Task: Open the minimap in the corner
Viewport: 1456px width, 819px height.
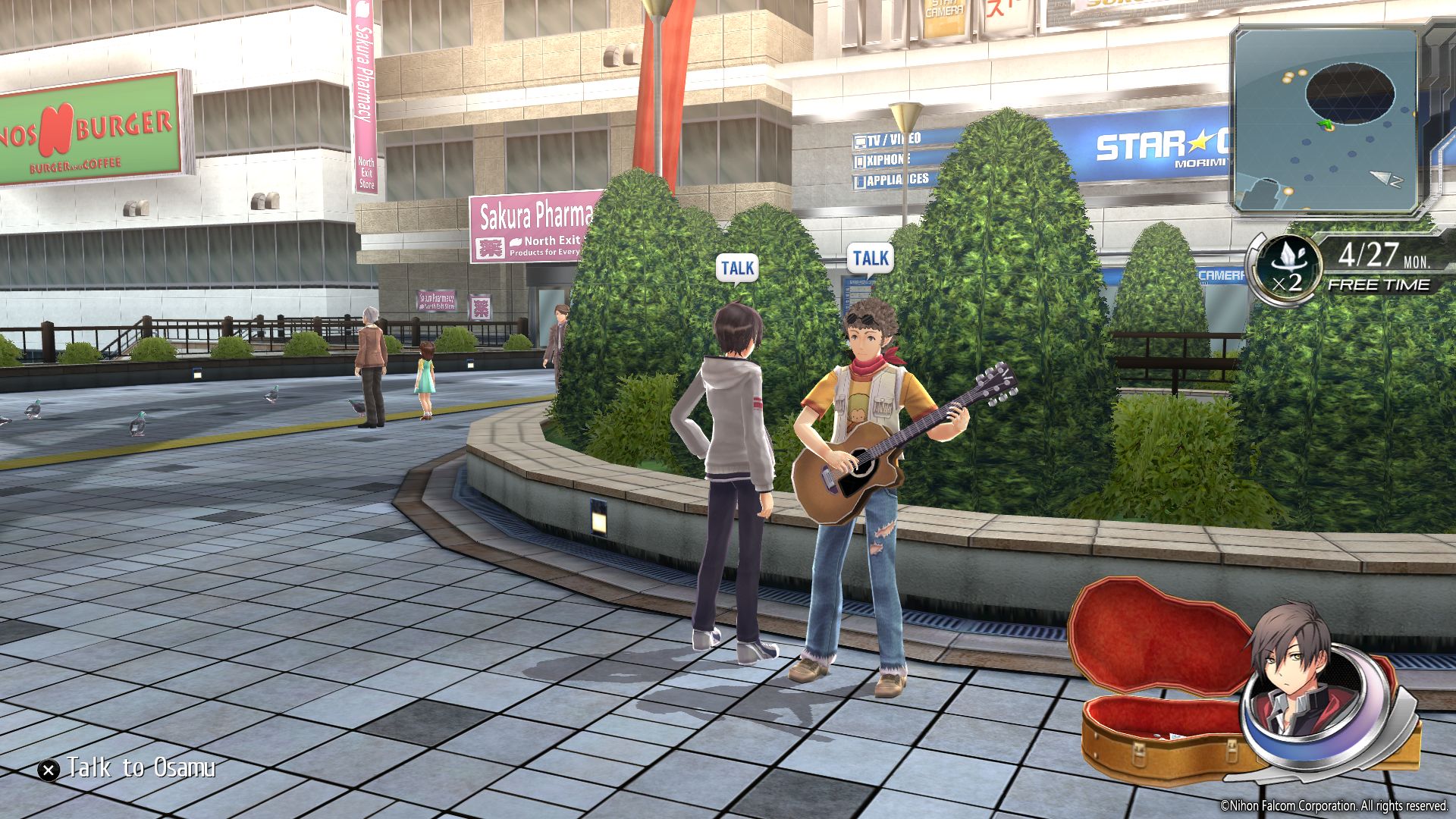Action: tap(1326, 120)
